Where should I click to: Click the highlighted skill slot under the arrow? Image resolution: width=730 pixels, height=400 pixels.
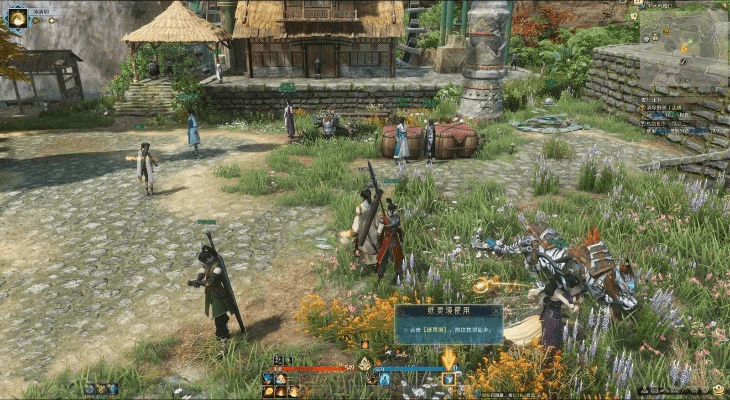click(x=449, y=379)
